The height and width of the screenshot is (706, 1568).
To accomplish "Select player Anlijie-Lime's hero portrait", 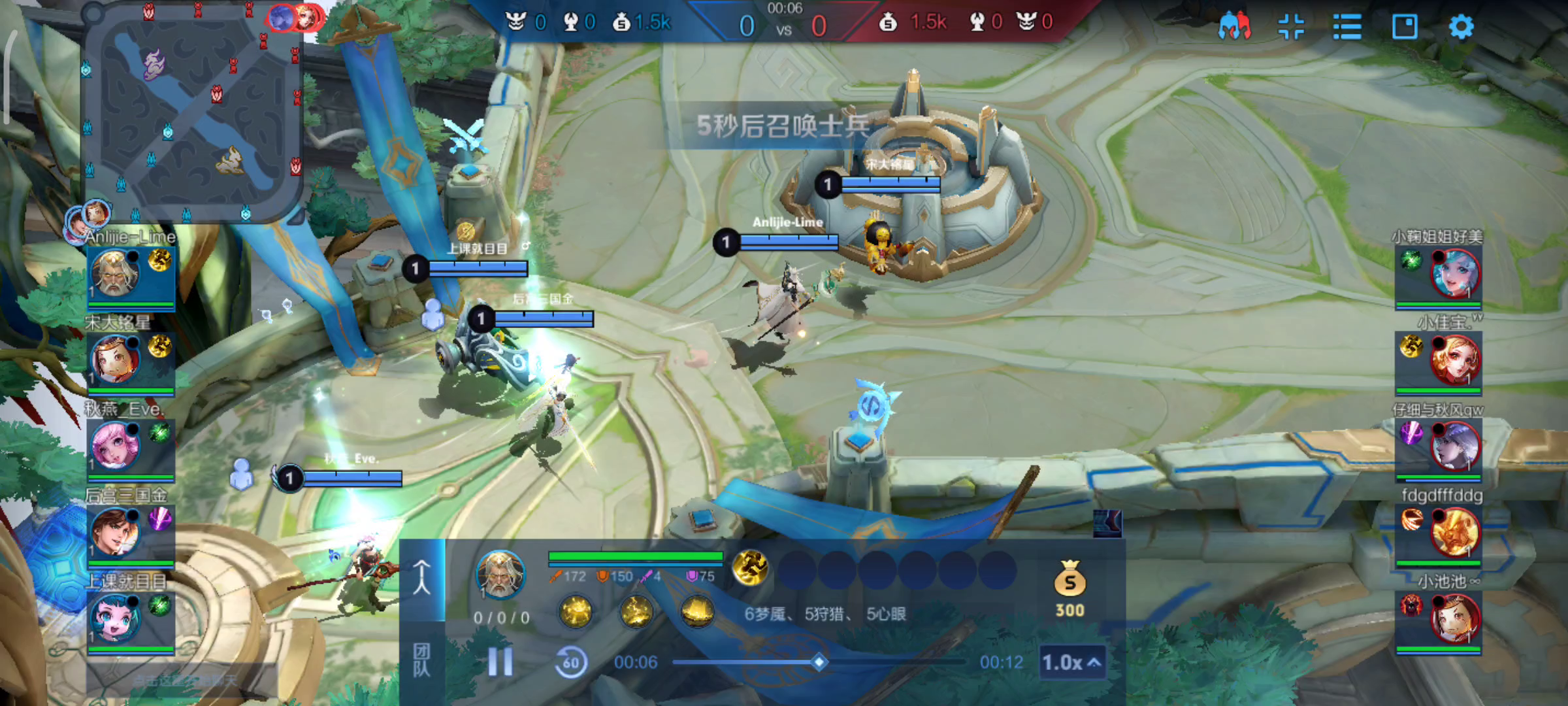I will click(x=116, y=273).
